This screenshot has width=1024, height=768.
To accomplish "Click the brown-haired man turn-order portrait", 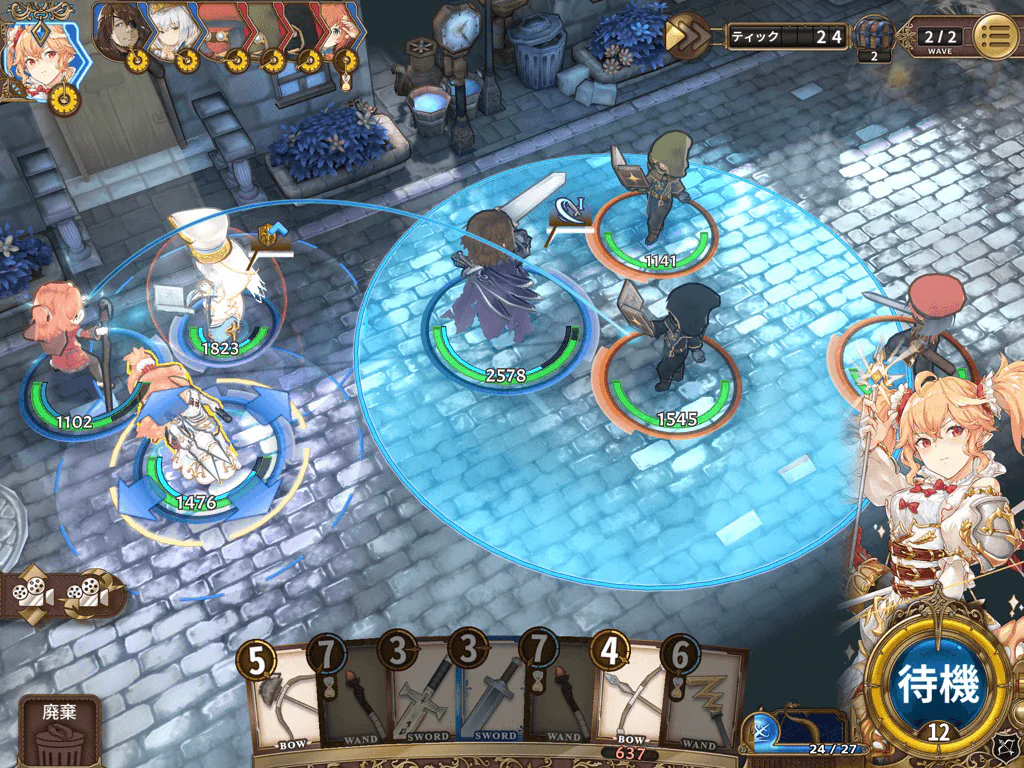I will point(122,30).
